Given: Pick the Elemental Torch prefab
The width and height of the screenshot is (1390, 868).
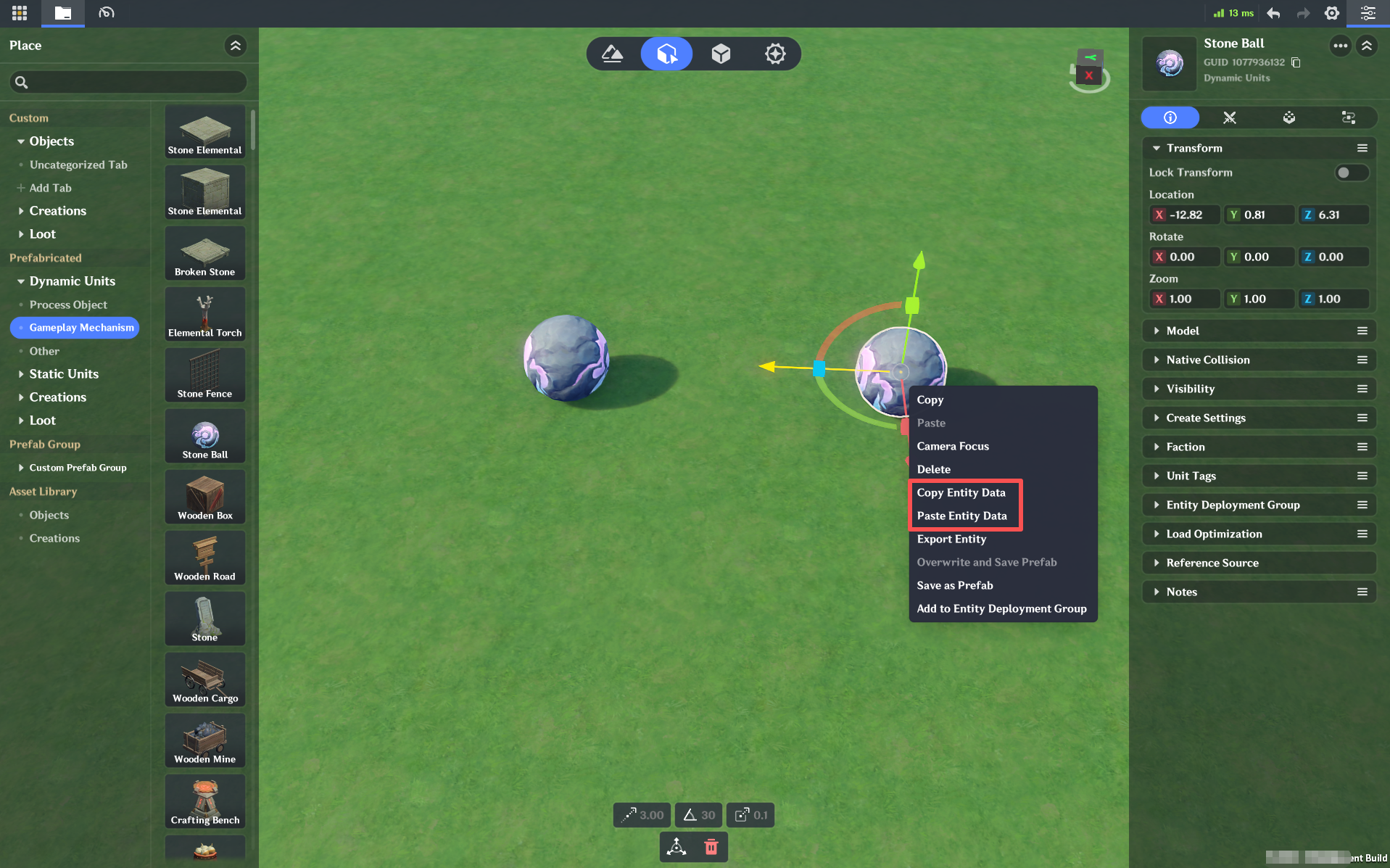Looking at the screenshot, I should tap(205, 314).
